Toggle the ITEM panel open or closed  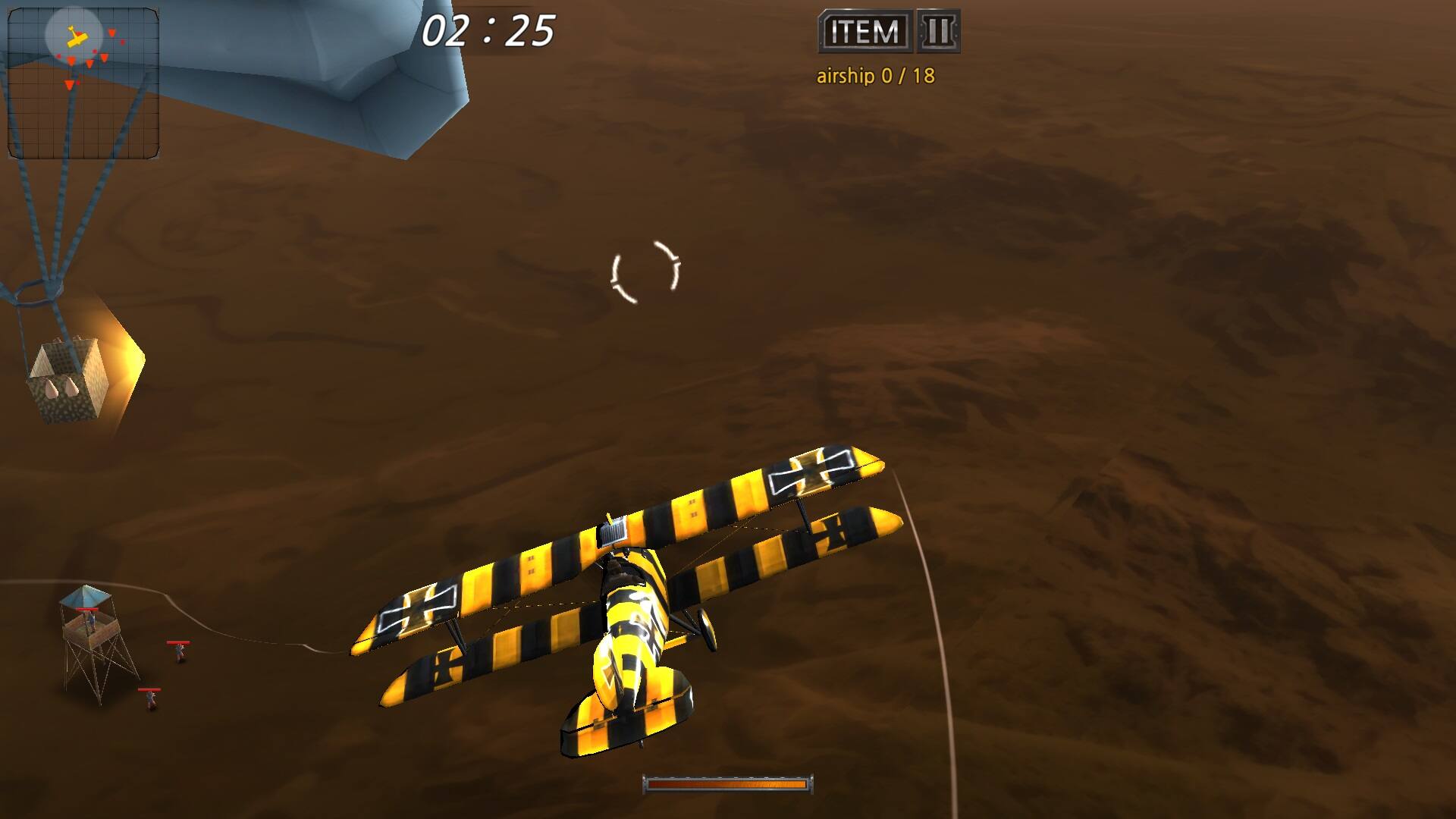coord(863,32)
